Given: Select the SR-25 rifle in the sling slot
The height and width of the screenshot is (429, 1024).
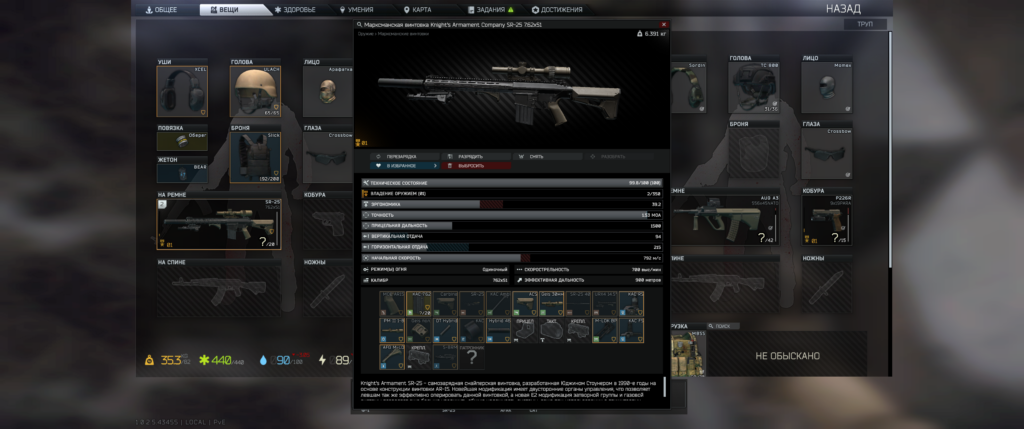Looking at the screenshot, I should [x=218, y=223].
